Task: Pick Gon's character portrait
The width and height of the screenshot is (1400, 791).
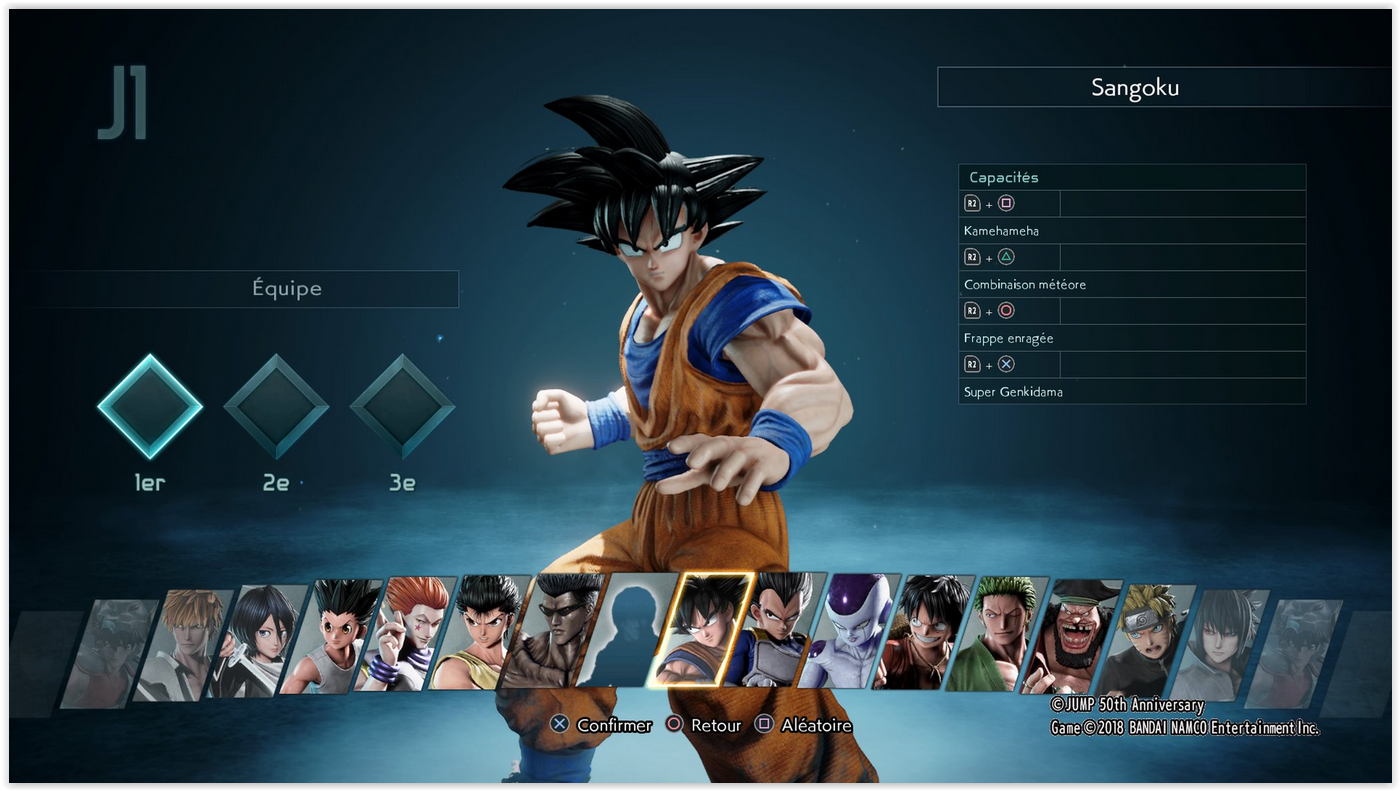Action: click(x=331, y=636)
